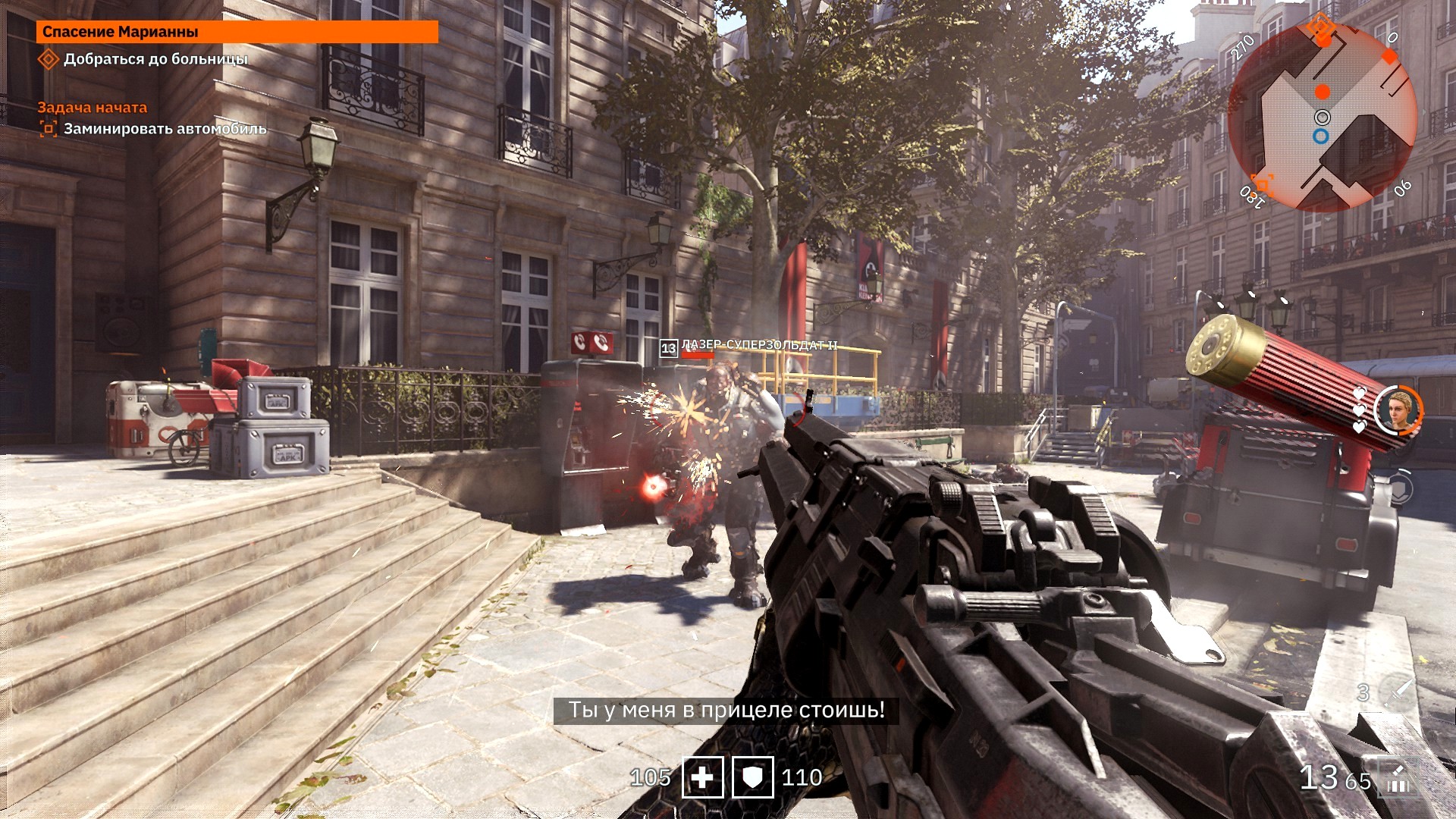
Task: Select the orange diamond objective marker on minimap
Action: coord(1321,29)
